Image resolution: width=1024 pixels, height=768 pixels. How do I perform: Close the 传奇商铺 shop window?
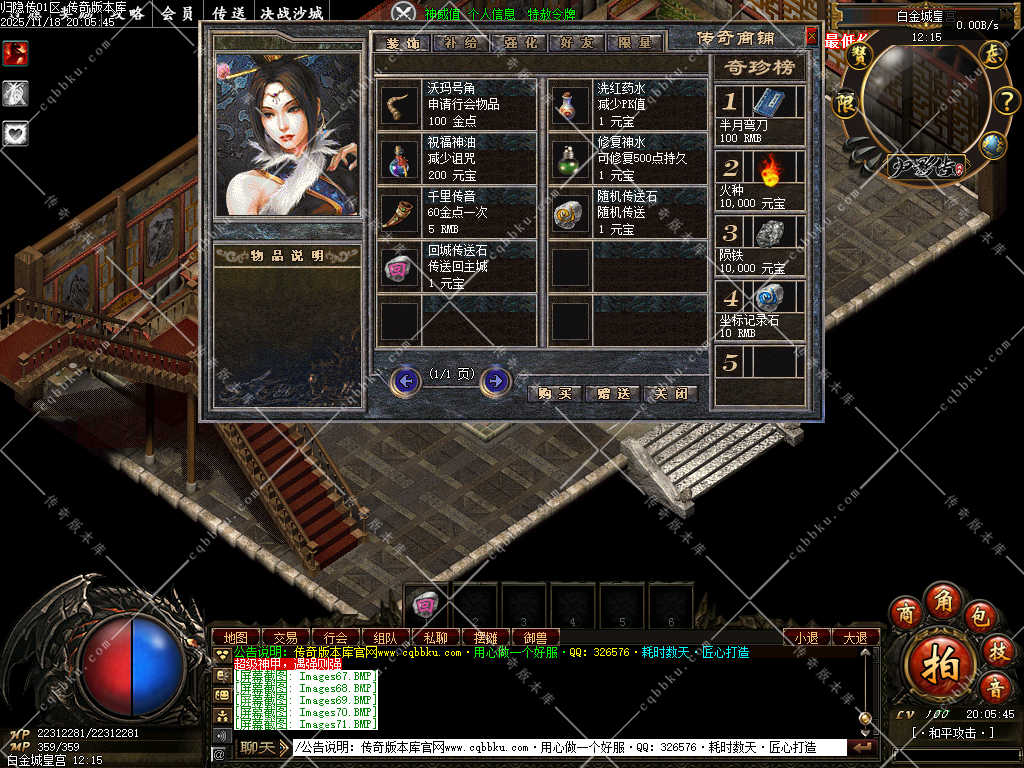pyautogui.click(x=811, y=36)
